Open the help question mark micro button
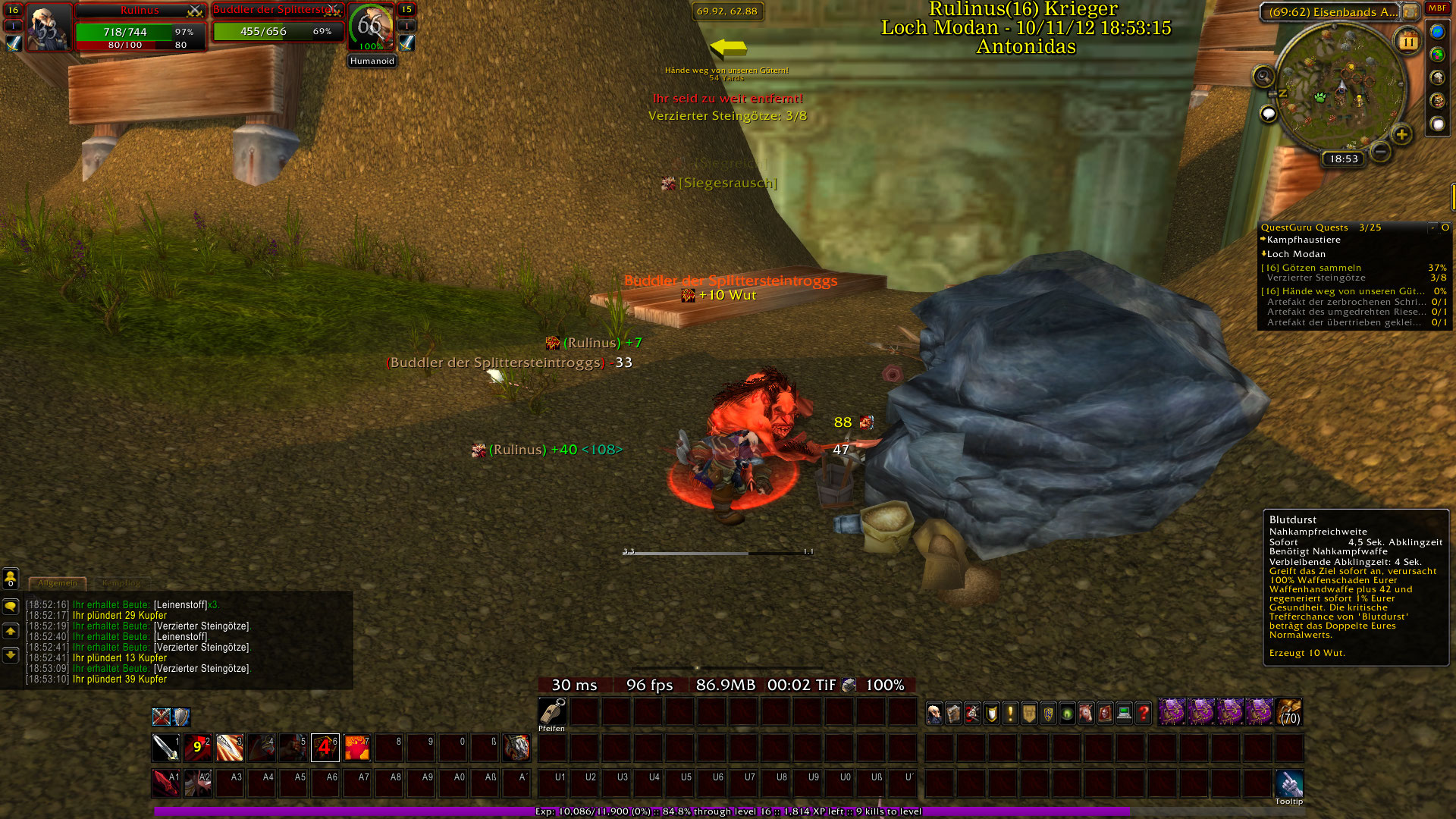Viewport: 1456px width, 819px height. pos(1143,714)
